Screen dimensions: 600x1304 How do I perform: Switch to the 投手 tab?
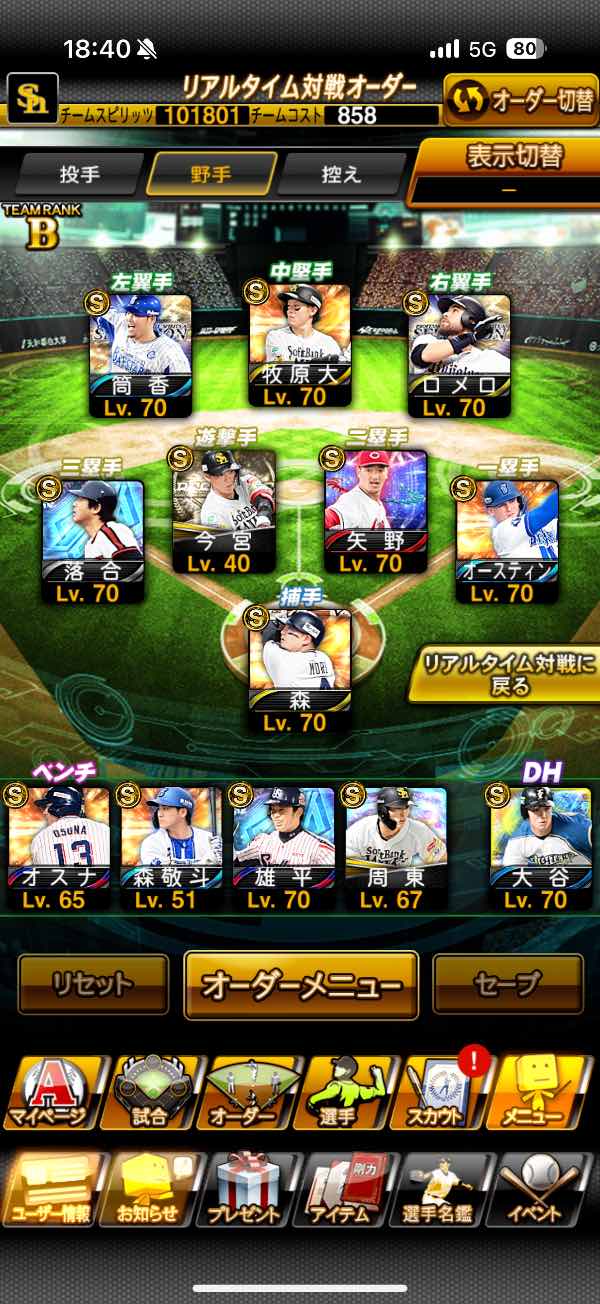[80, 174]
